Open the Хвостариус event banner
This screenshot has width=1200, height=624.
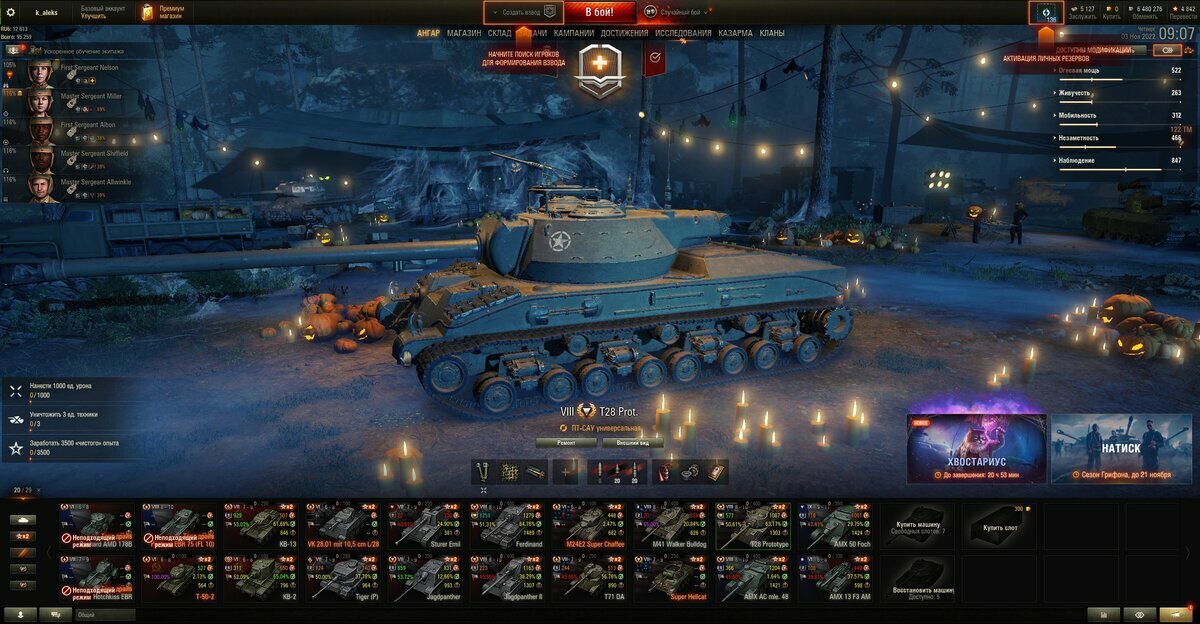(977, 449)
